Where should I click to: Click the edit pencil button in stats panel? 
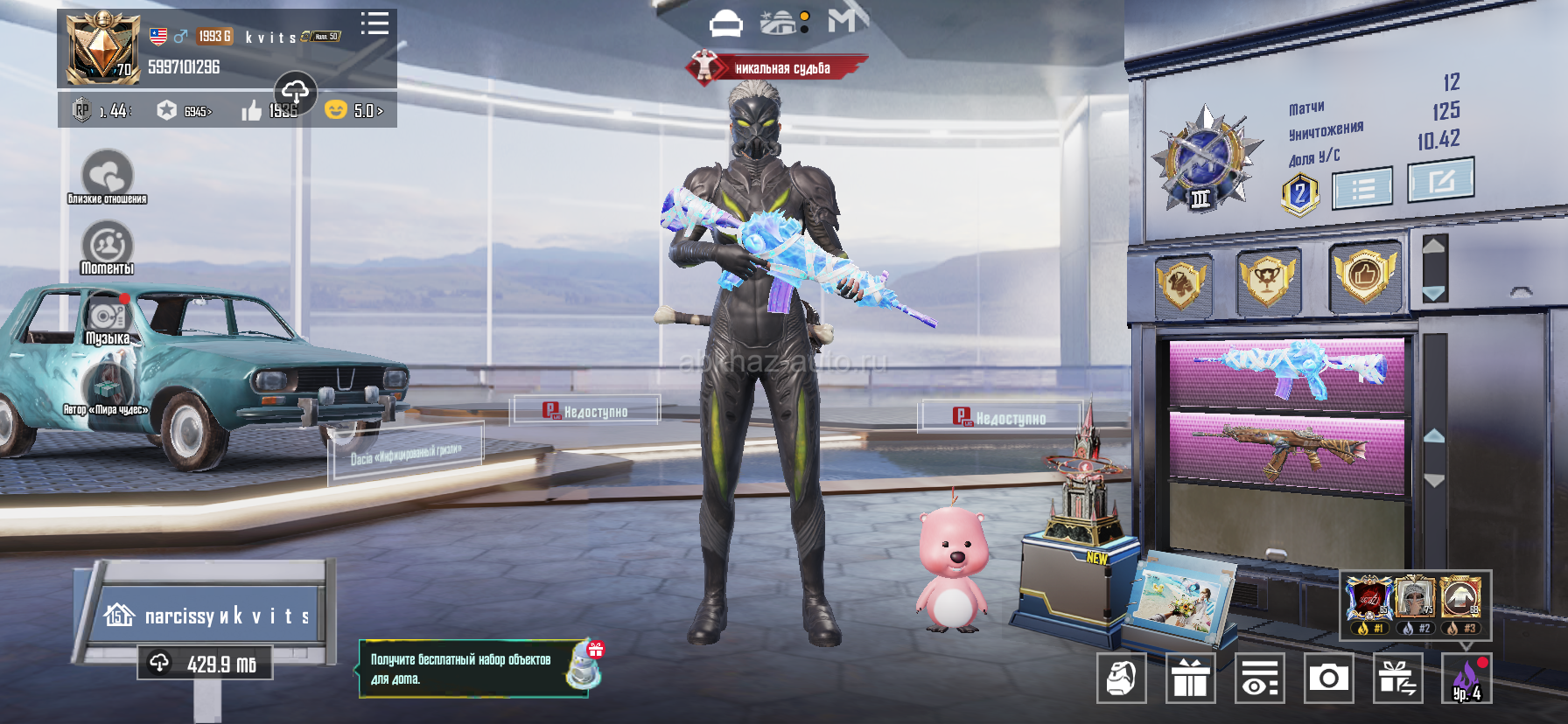point(1440,180)
